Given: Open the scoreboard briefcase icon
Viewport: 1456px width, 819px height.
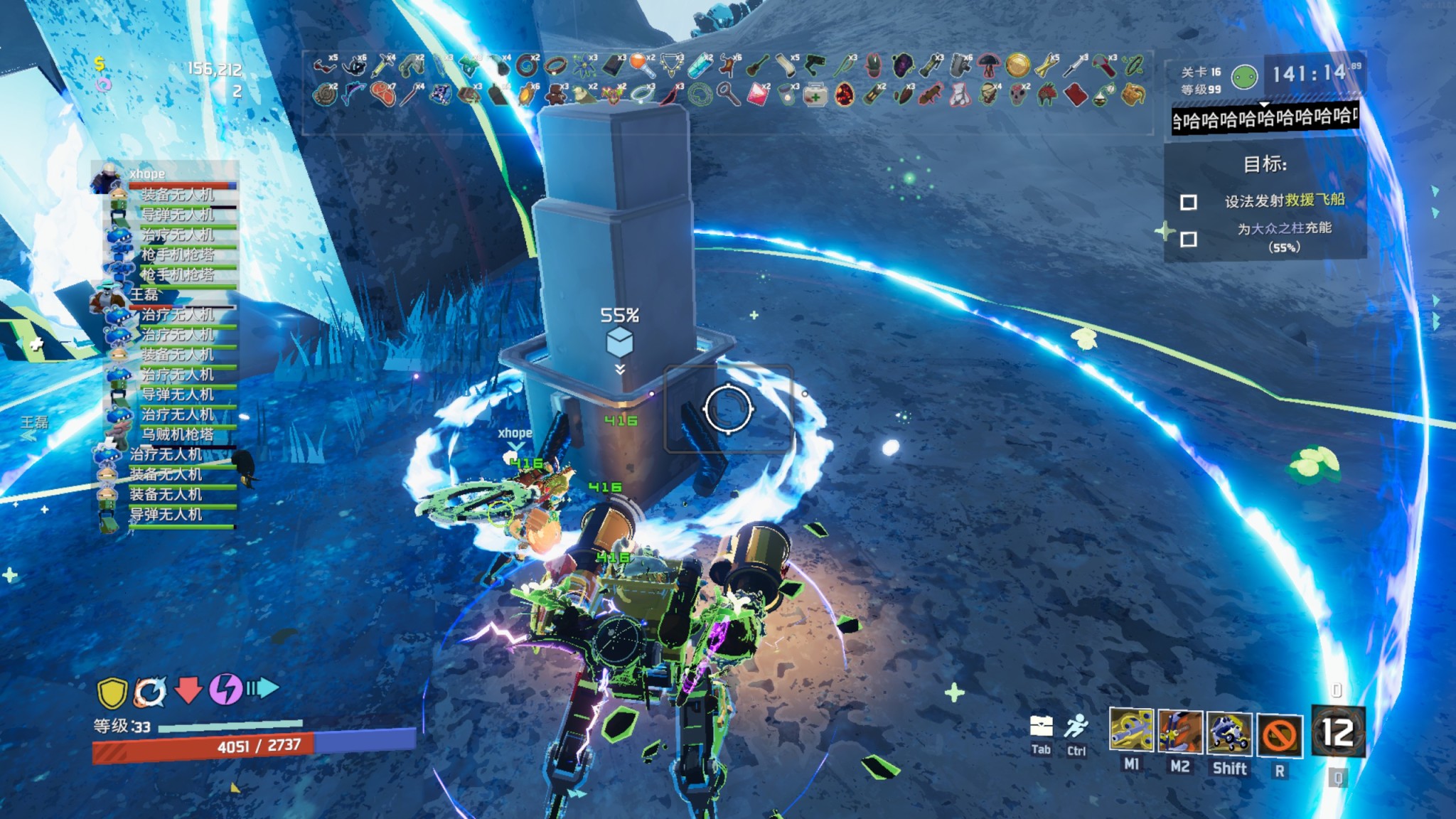Looking at the screenshot, I should (1041, 727).
